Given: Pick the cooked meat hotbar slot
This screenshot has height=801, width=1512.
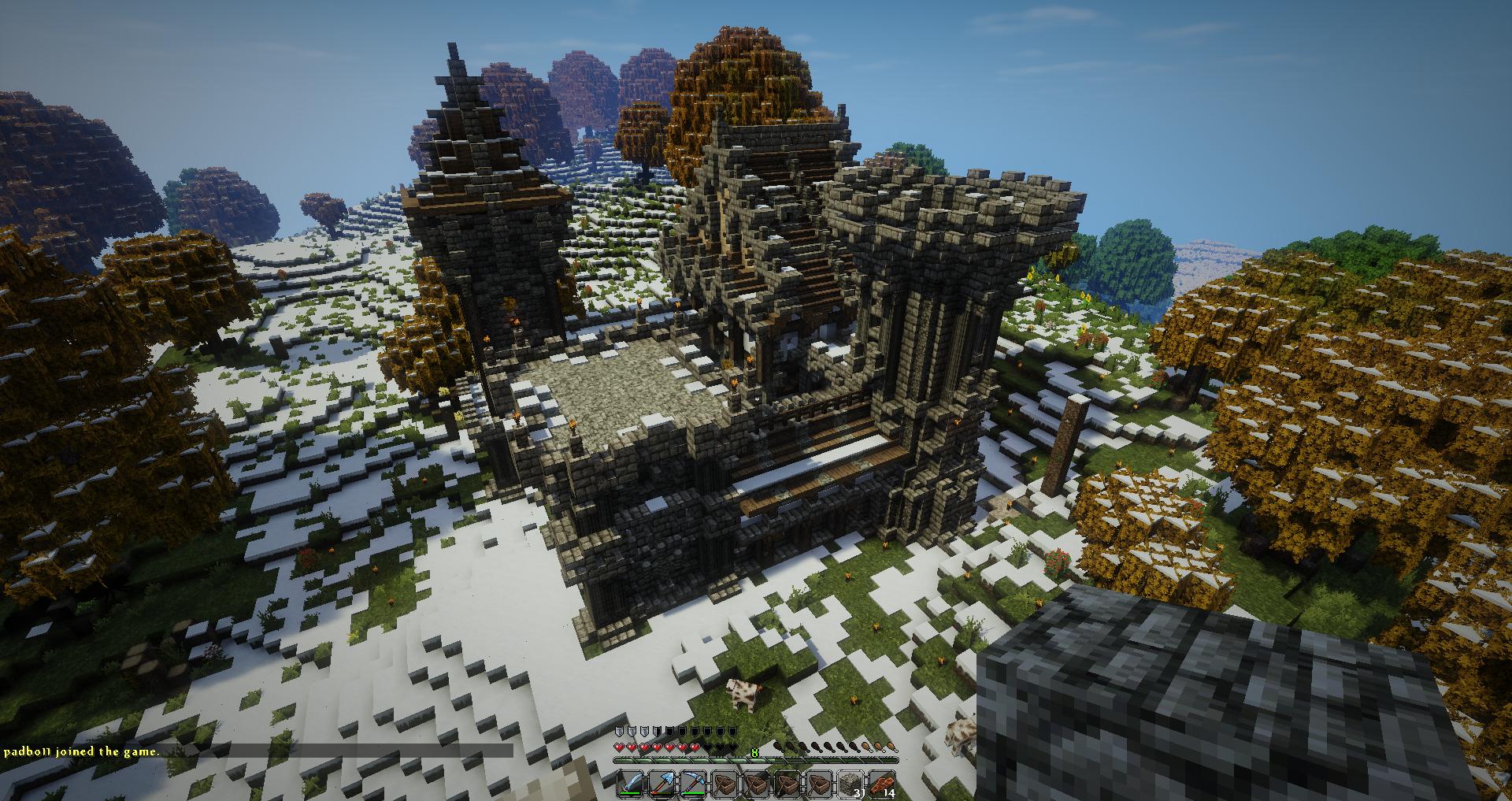Looking at the screenshot, I should coord(882,784).
